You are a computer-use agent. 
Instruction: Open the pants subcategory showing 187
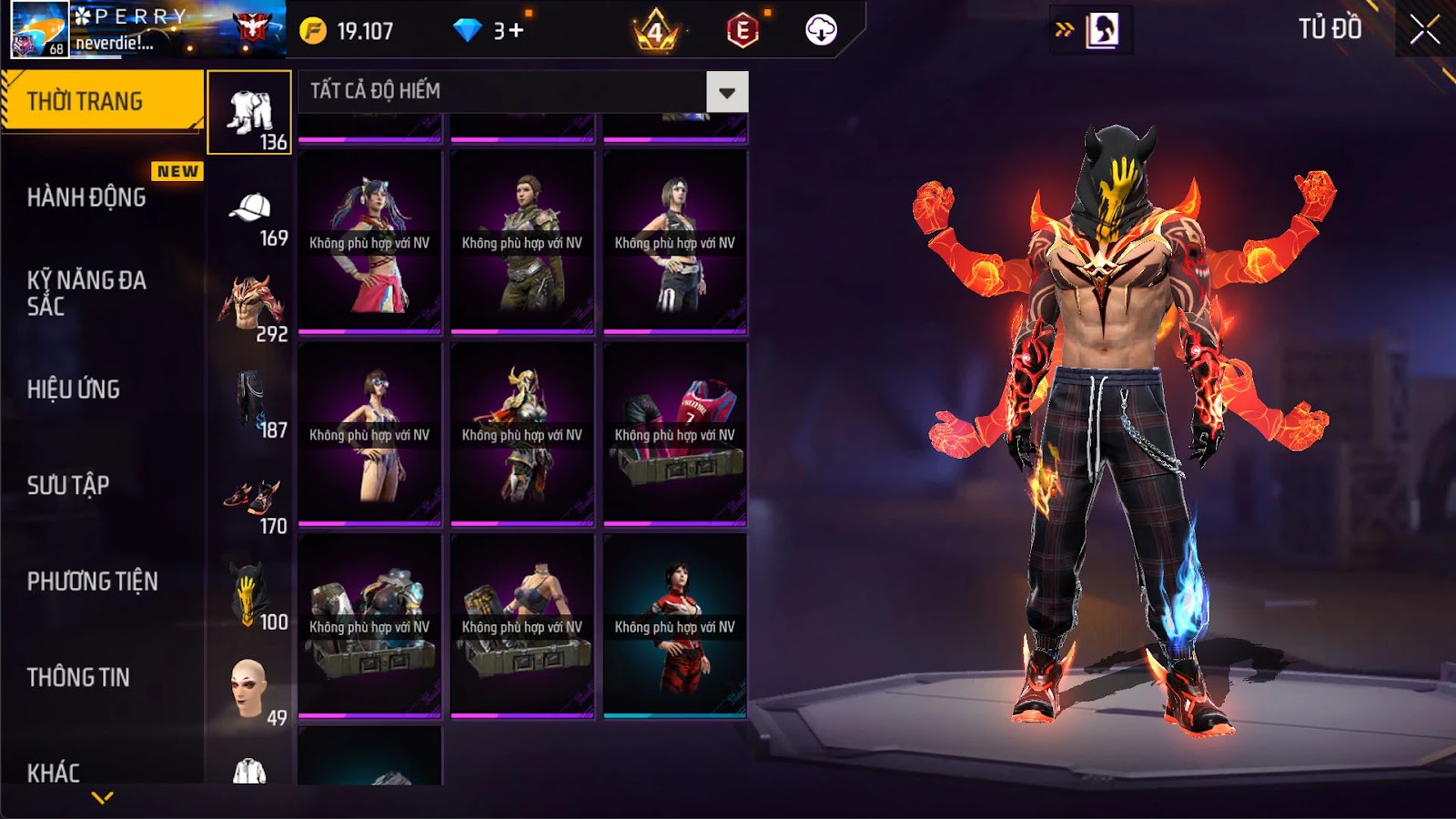tap(249, 403)
